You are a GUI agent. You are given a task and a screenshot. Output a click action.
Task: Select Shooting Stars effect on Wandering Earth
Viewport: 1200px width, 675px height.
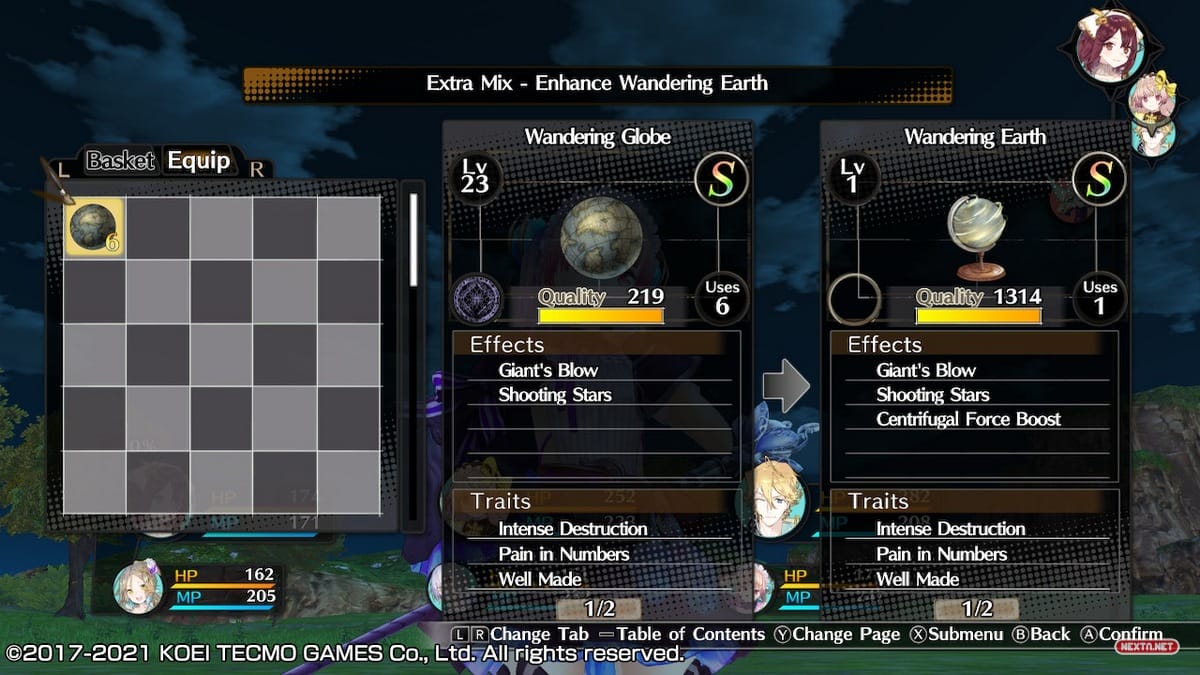[932, 395]
